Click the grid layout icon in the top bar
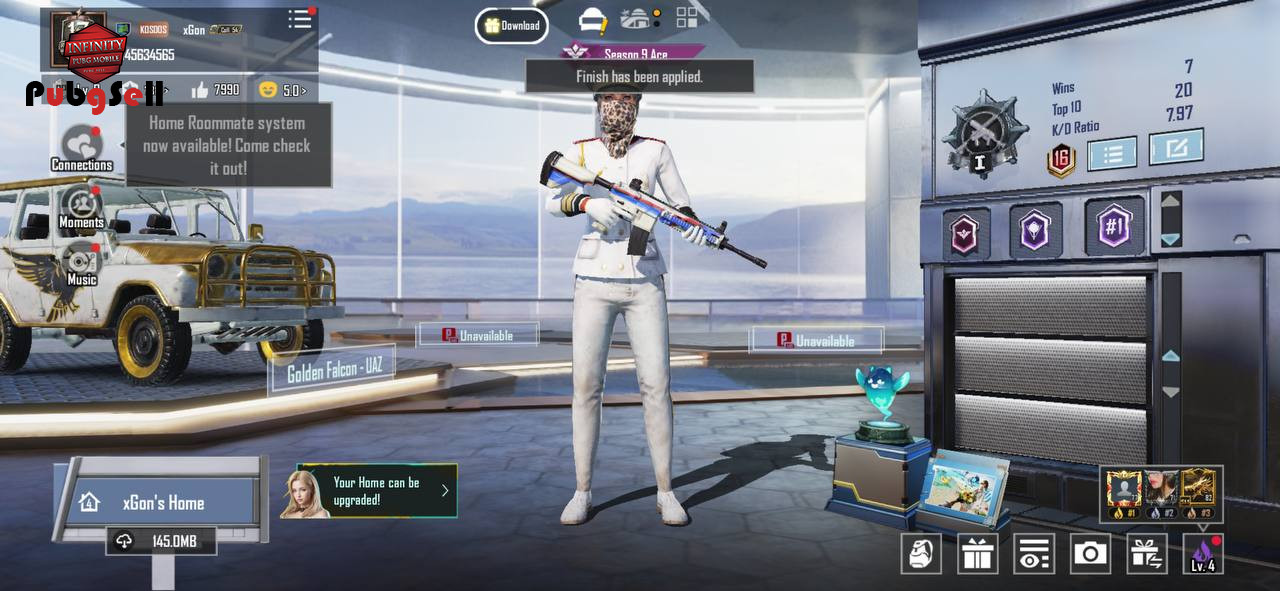This screenshot has width=1280, height=591. click(x=687, y=18)
